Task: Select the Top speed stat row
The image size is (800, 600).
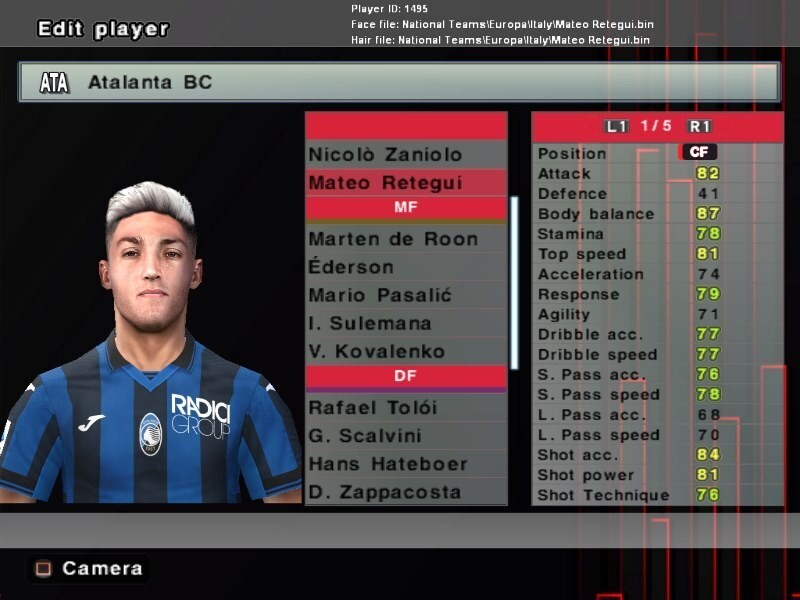Action: [656, 254]
